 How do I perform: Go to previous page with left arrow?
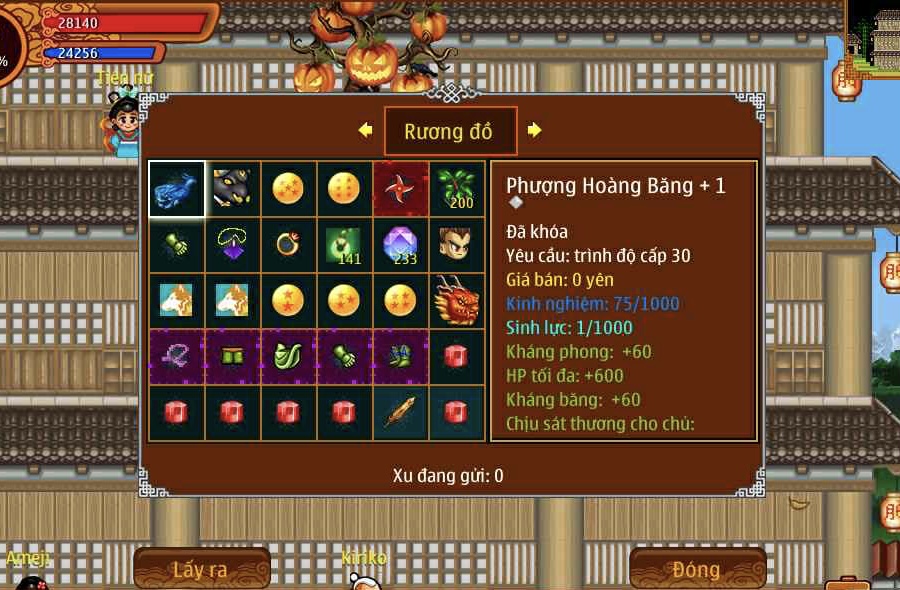(365, 130)
